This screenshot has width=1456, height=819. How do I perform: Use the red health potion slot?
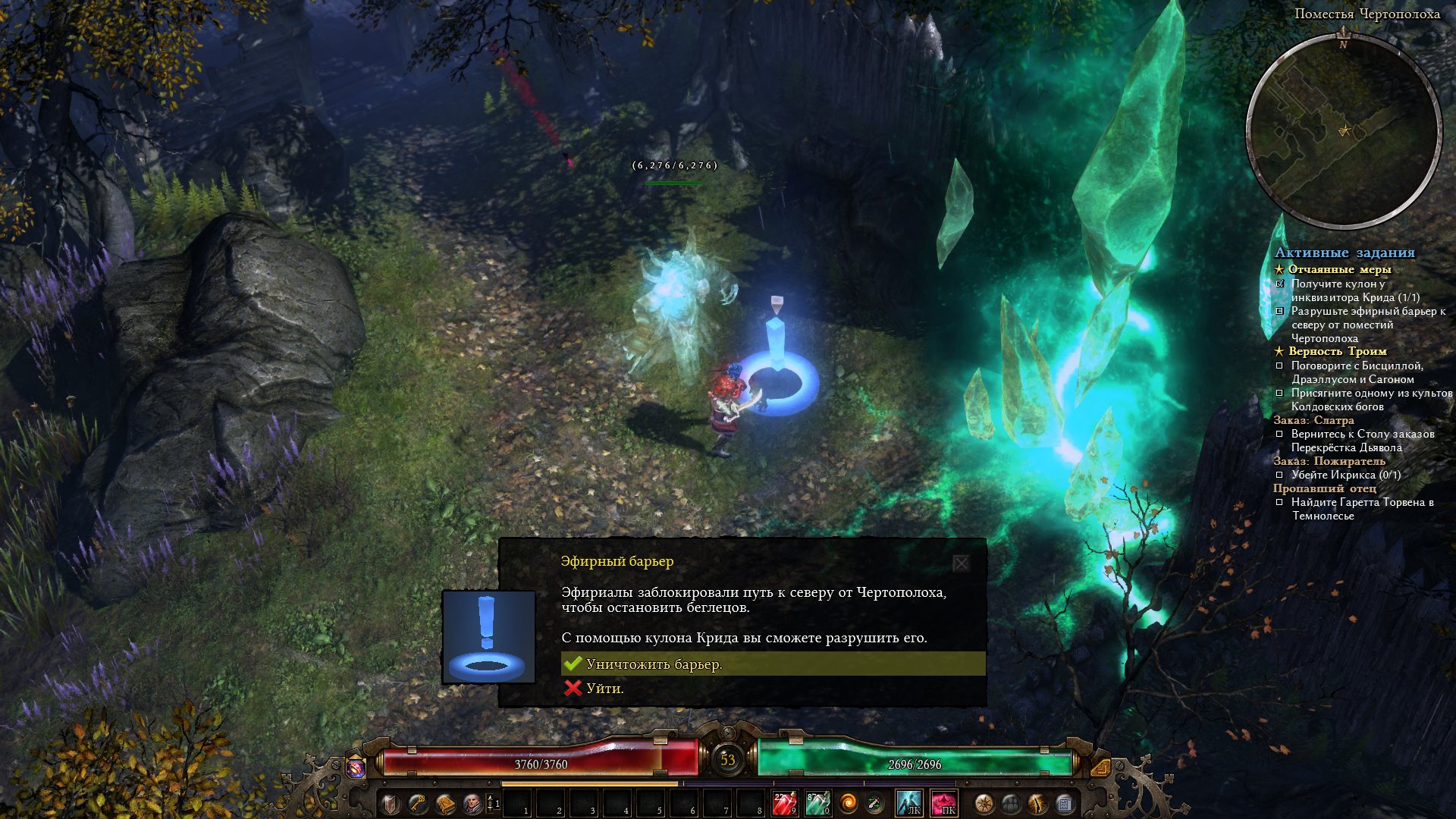point(784,803)
